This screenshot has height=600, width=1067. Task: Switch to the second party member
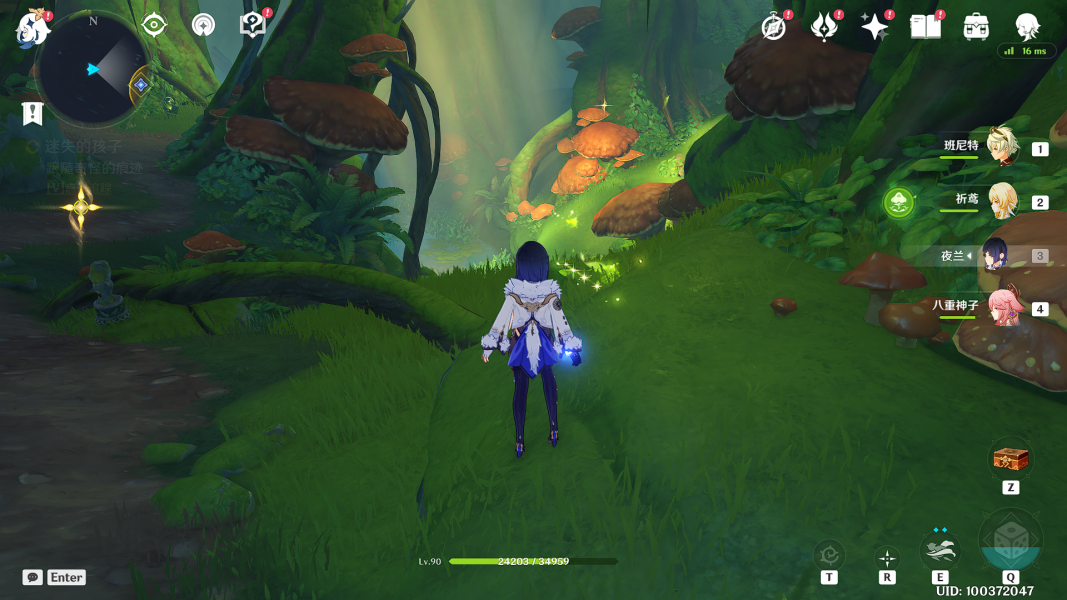point(1001,201)
